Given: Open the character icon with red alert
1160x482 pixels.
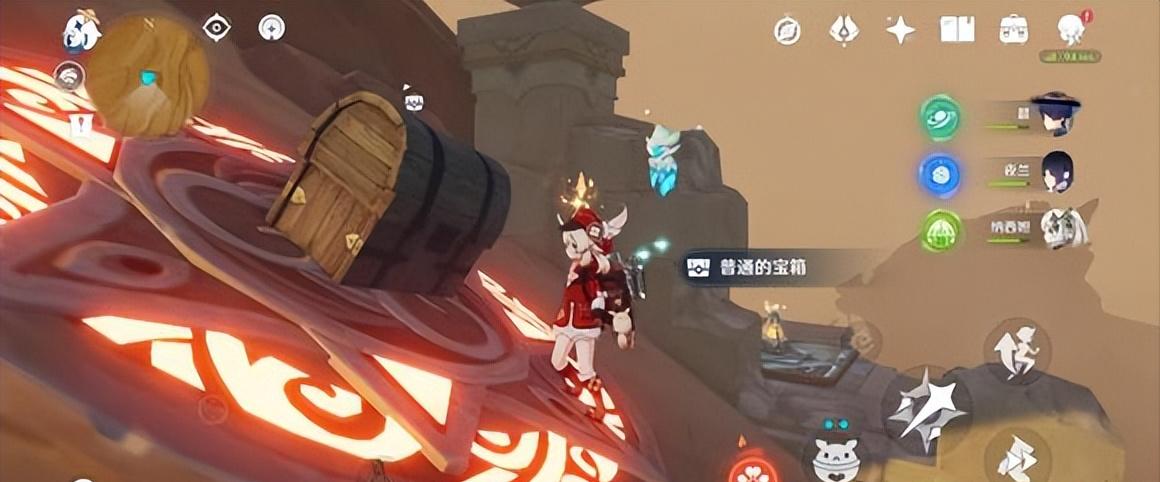Looking at the screenshot, I should tap(1071, 31).
